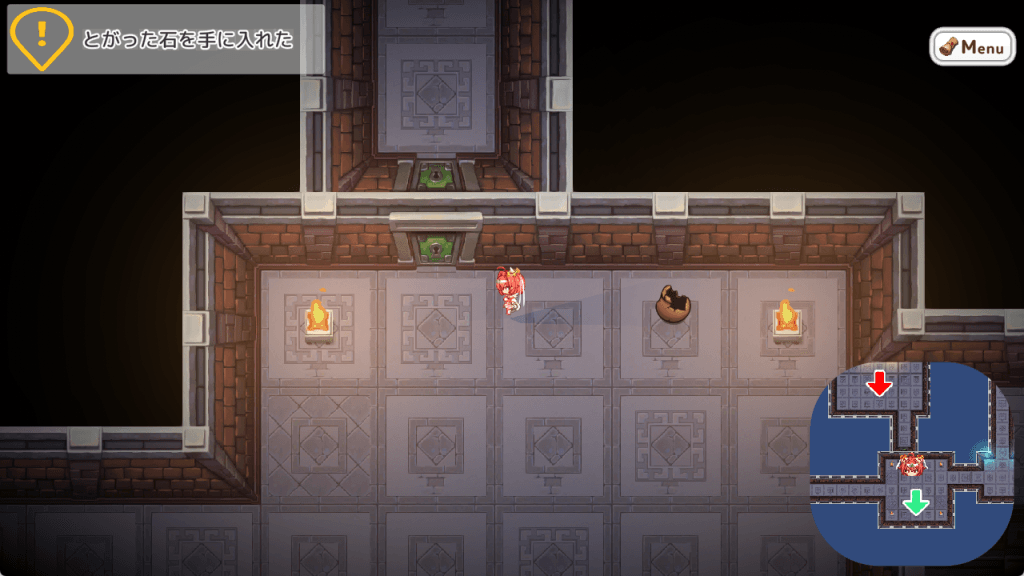Click the player marker on the minimap
1024x576 pixels.
click(x=911, y=464)
